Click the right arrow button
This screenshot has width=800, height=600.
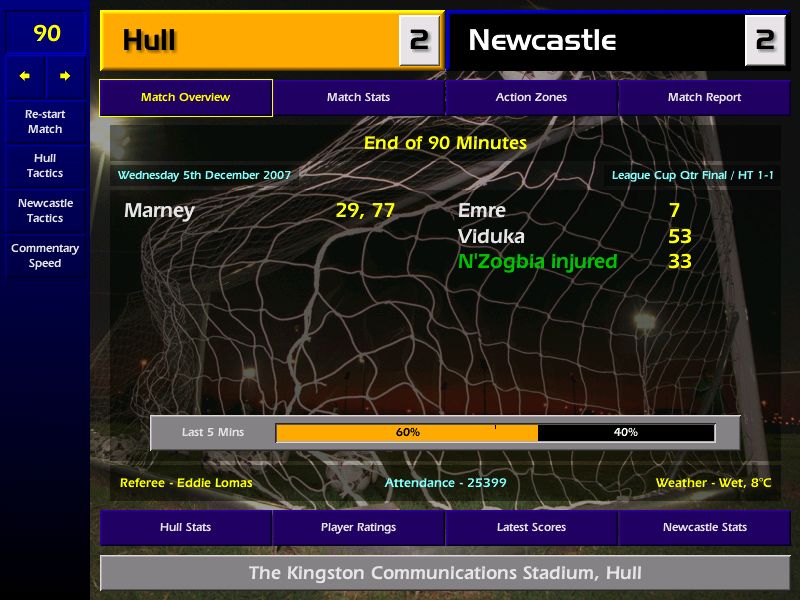65,76
